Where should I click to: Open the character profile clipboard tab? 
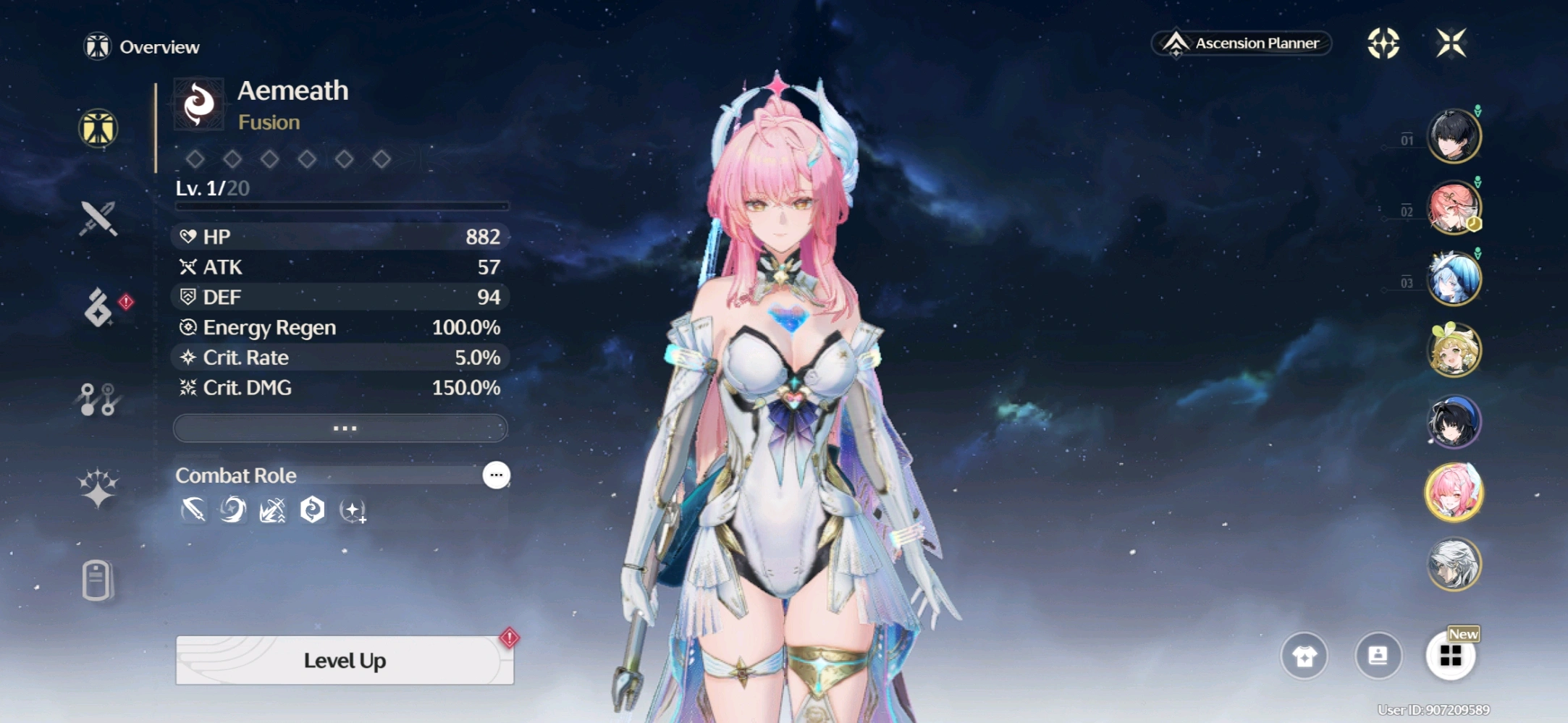coord(97,580)
